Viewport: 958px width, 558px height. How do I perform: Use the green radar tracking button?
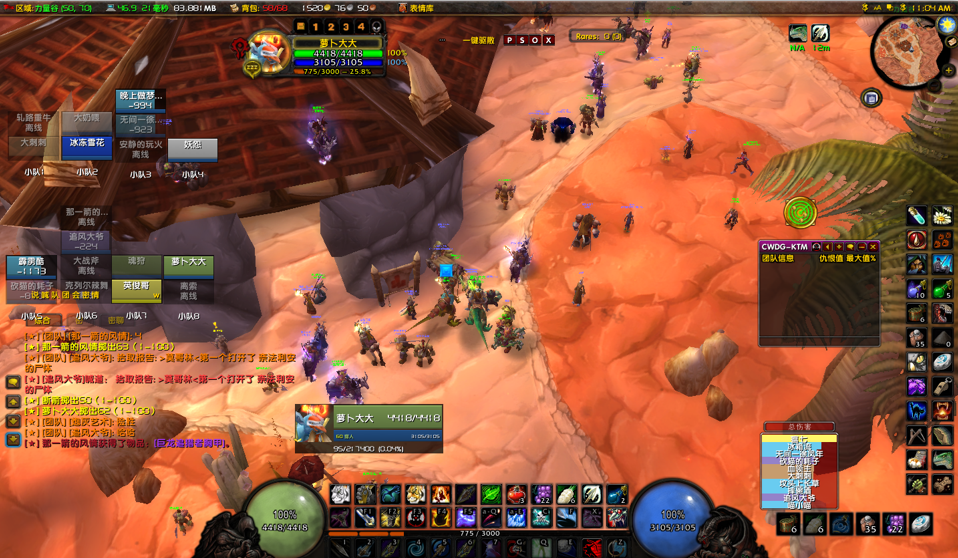point(799,212)
